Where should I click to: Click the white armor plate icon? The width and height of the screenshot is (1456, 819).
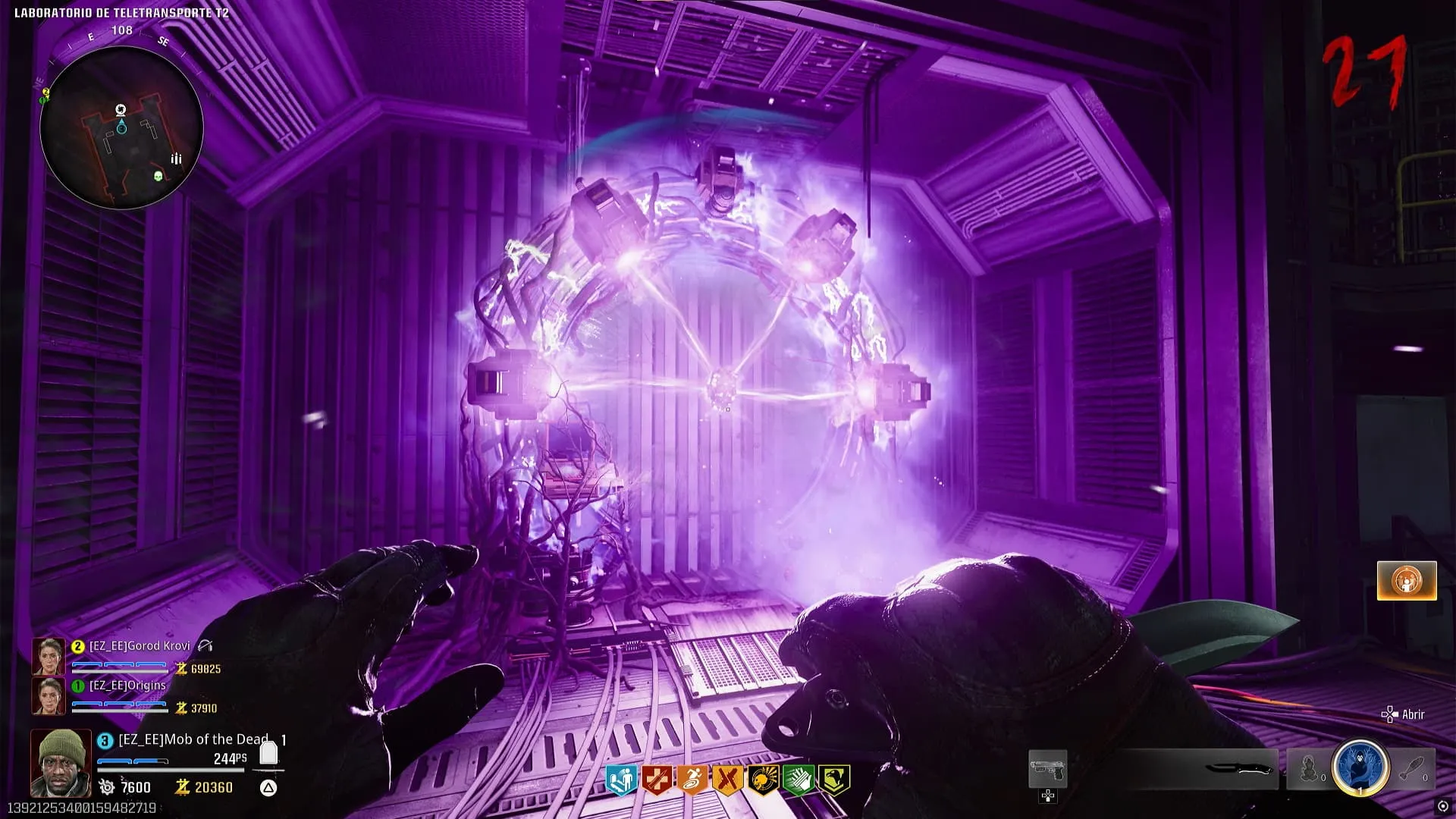[x=268, y=753]
